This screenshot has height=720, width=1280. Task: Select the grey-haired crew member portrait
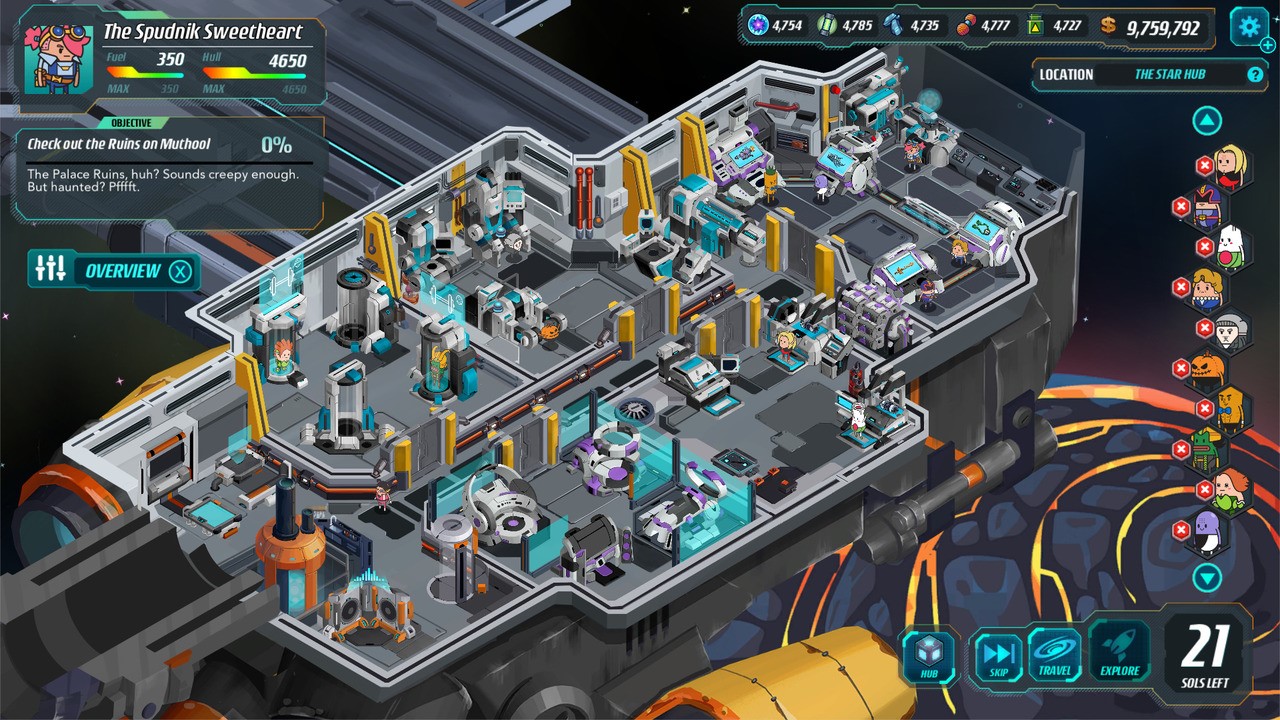click(1232, 329)
